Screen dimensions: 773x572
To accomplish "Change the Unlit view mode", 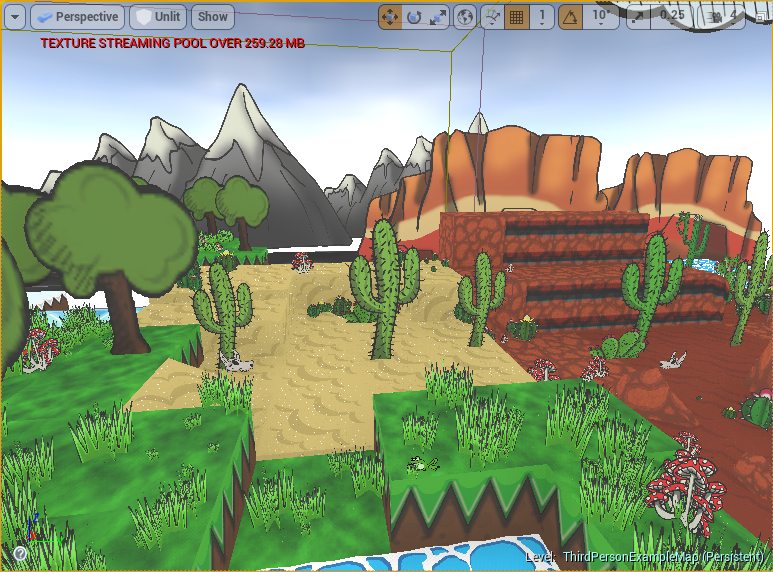I will (x=158, y=17).
